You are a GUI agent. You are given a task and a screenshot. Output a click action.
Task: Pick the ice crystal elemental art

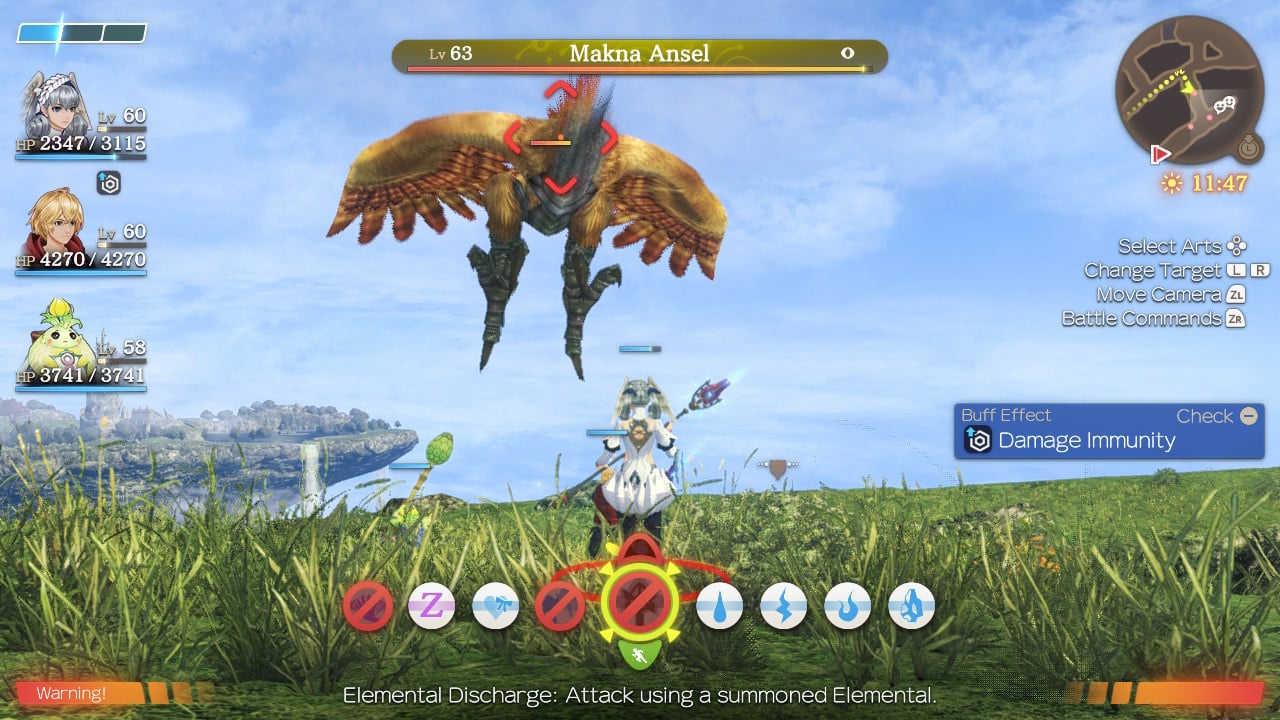tap(911, 606)
